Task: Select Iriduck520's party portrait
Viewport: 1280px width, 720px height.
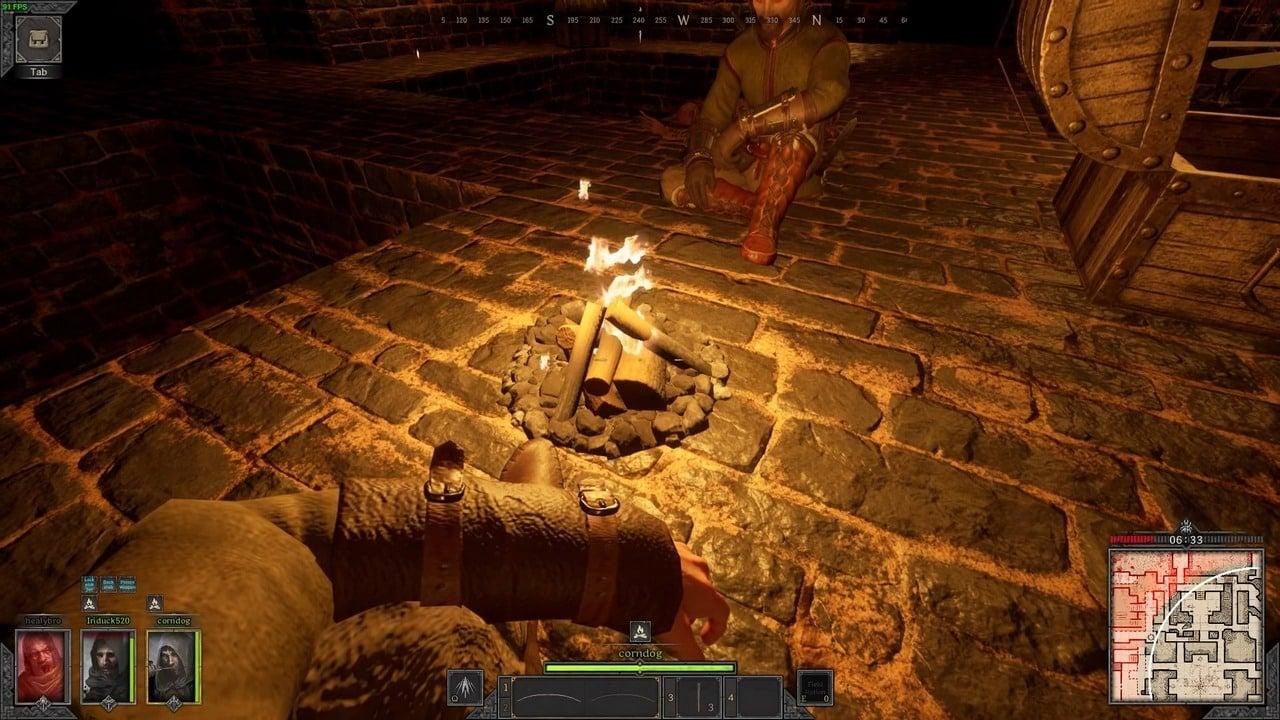Action: click(107, 667)
